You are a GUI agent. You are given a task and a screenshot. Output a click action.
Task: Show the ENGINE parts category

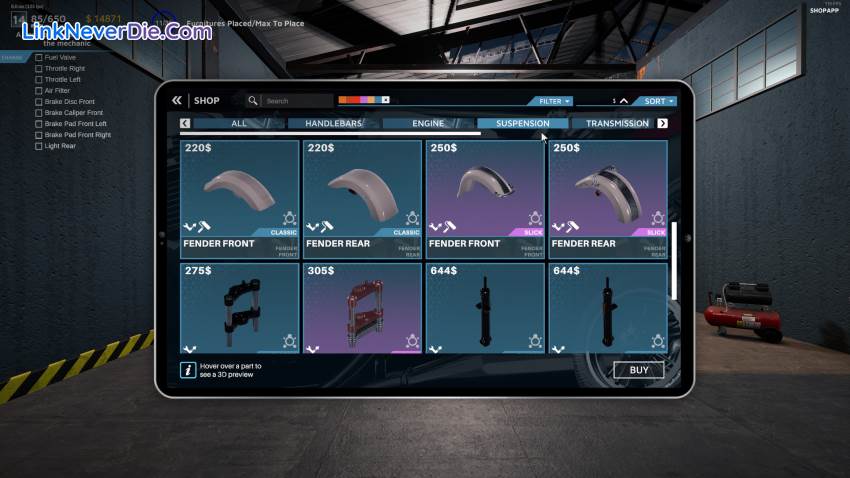(428, 124)
